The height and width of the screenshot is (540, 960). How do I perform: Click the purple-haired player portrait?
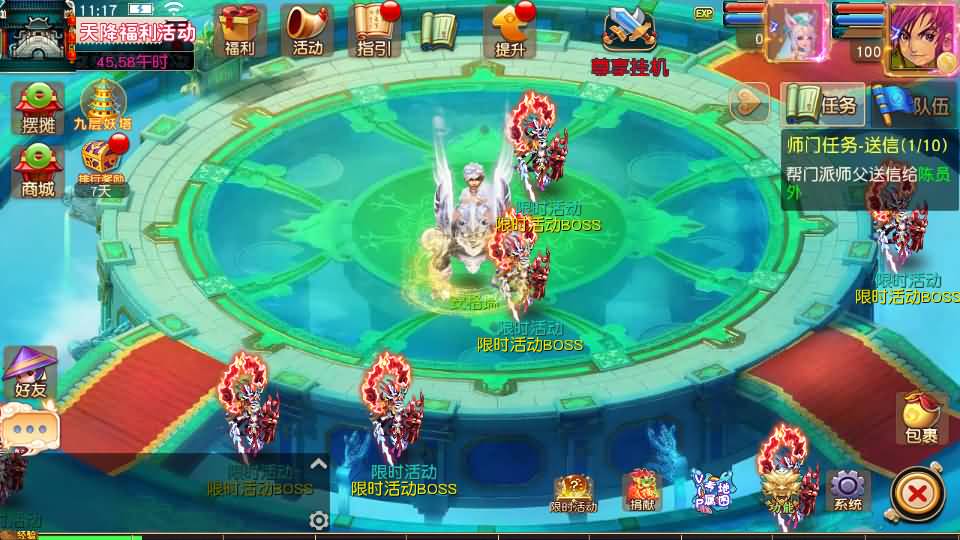click(x=918, y=36)
